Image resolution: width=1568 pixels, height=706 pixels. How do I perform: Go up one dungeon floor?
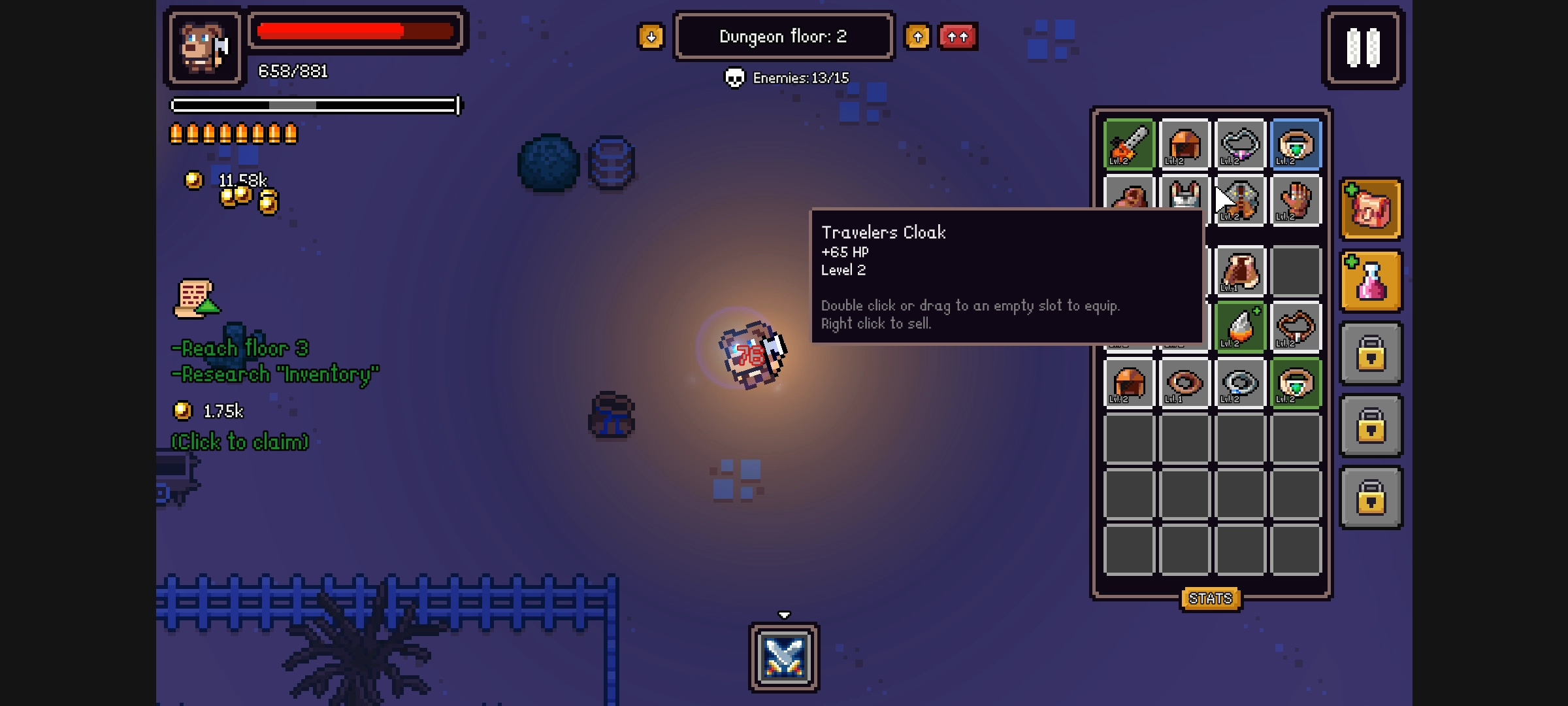(917, 37)
